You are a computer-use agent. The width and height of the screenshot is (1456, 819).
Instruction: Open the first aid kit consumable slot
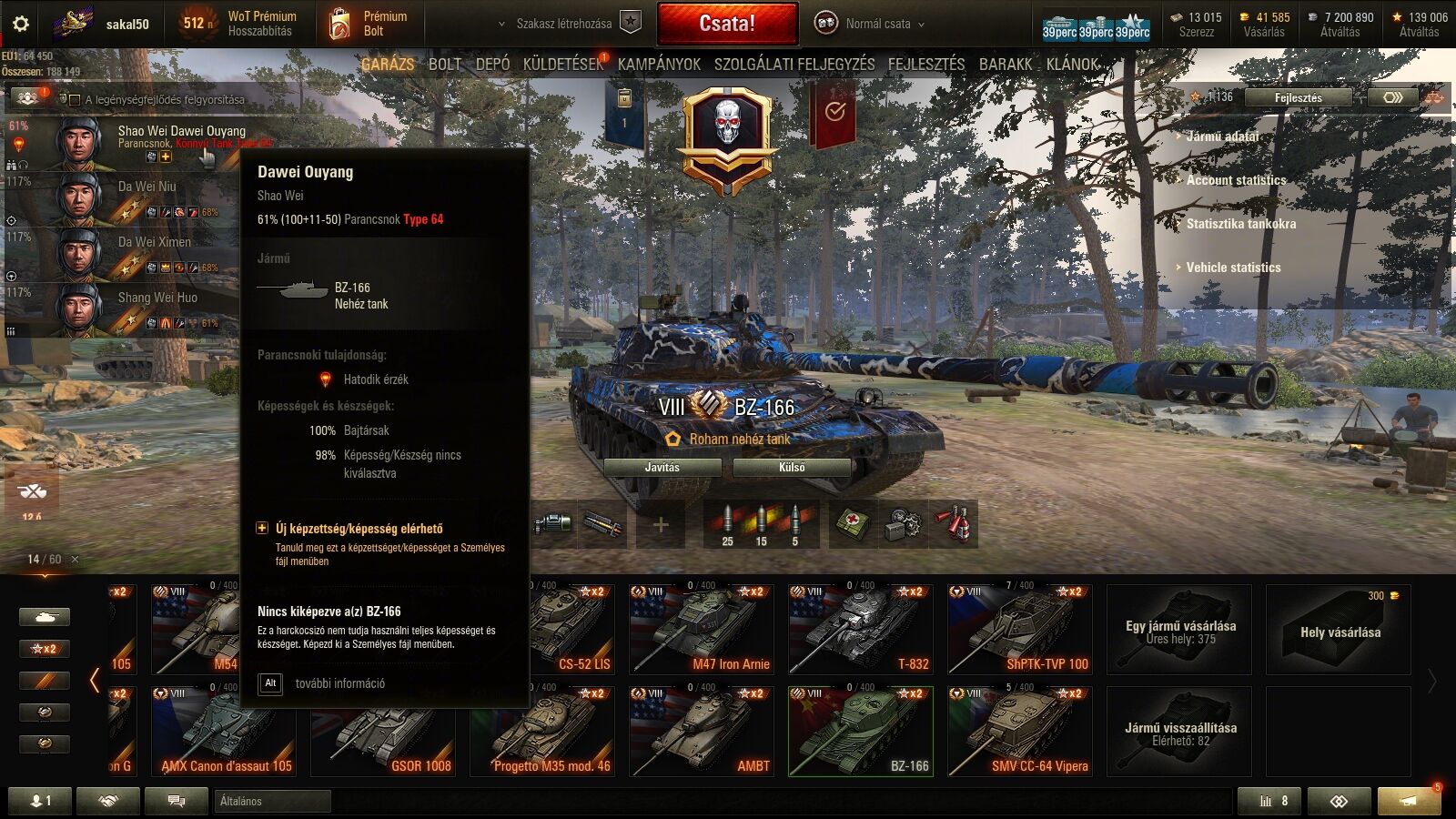(852, 523)
